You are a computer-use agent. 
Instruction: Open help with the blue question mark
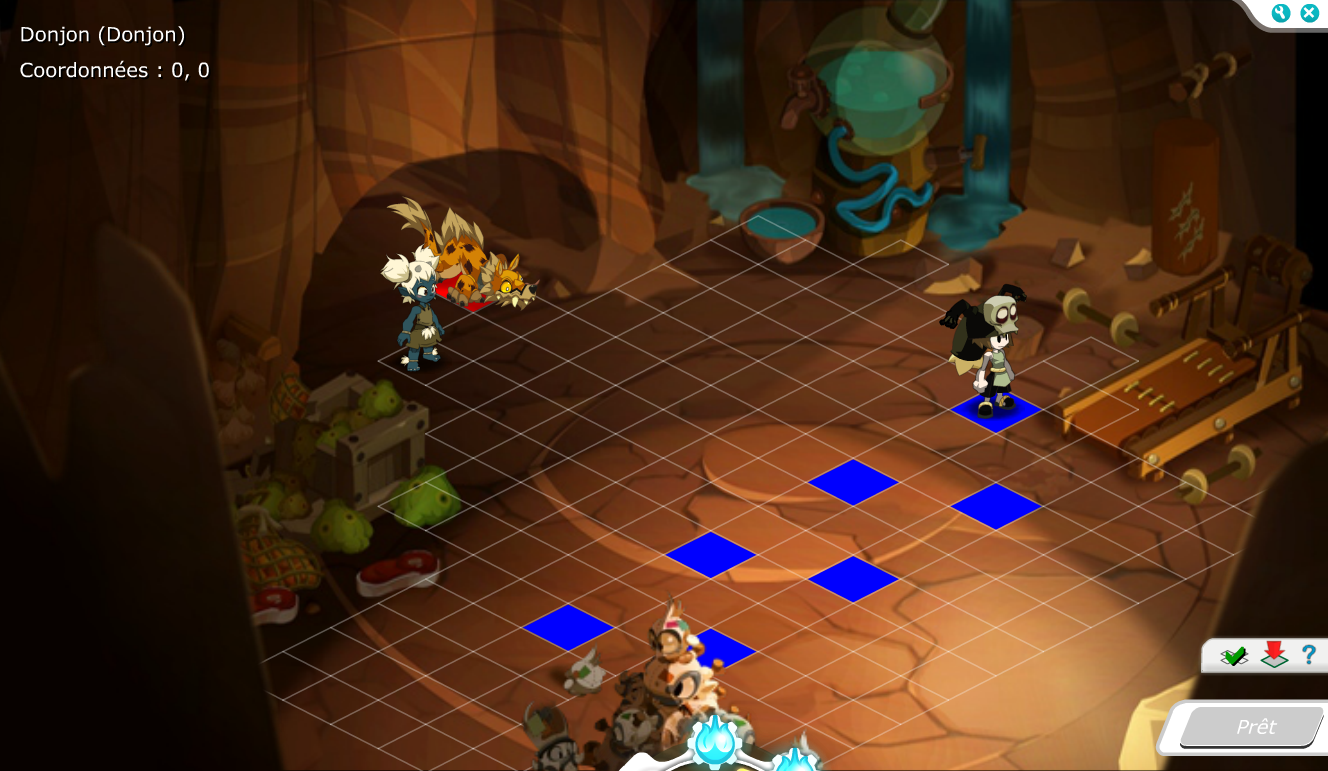click(x=1308, y=655)
